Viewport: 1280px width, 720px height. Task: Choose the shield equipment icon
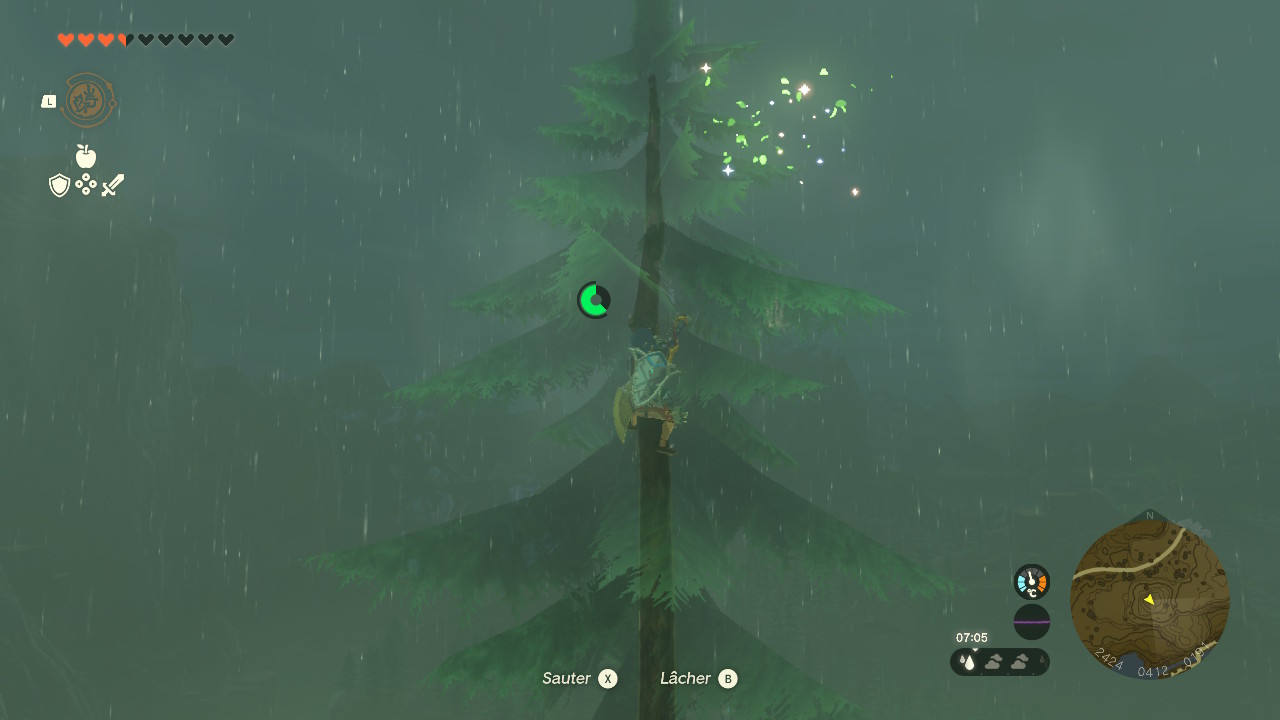(x=60, y=185)
